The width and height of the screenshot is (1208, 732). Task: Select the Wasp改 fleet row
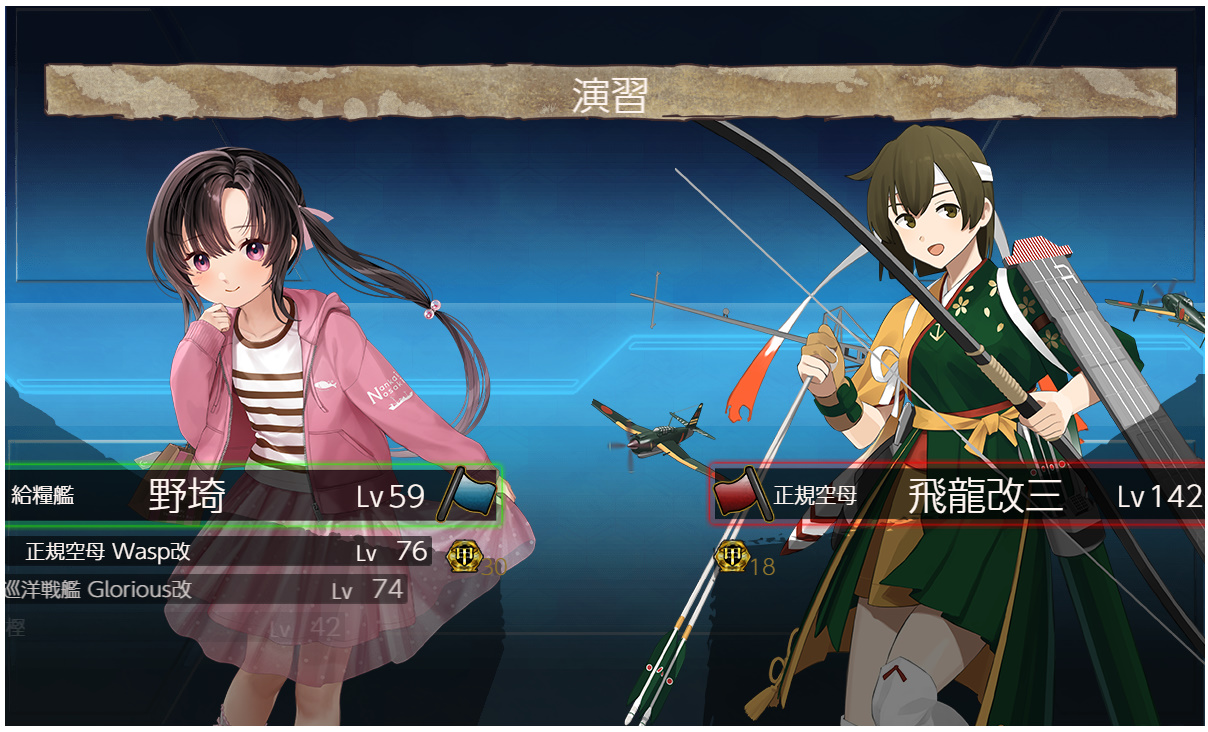tap(220, 551)
